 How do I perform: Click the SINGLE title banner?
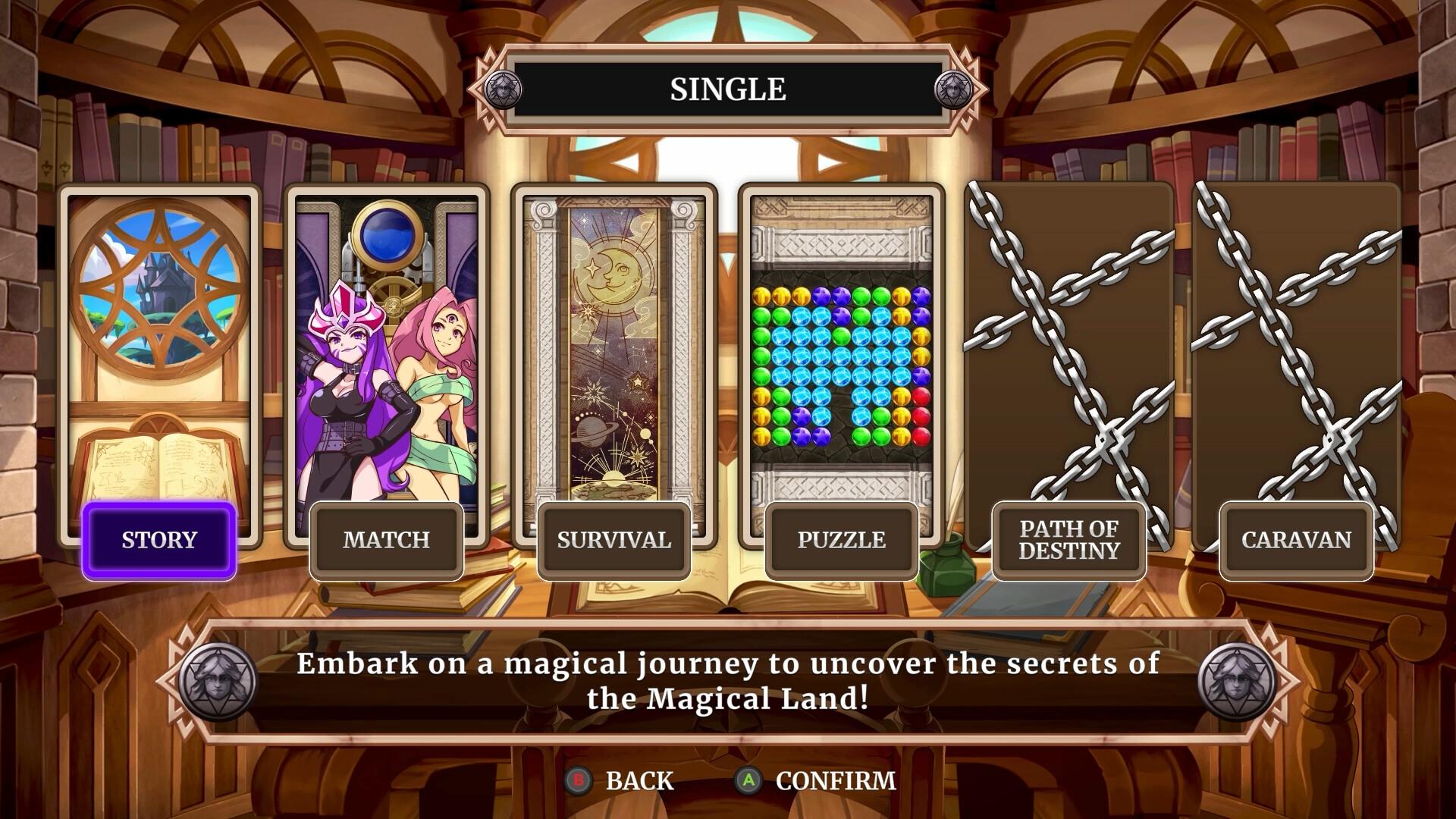pos(726,89)
